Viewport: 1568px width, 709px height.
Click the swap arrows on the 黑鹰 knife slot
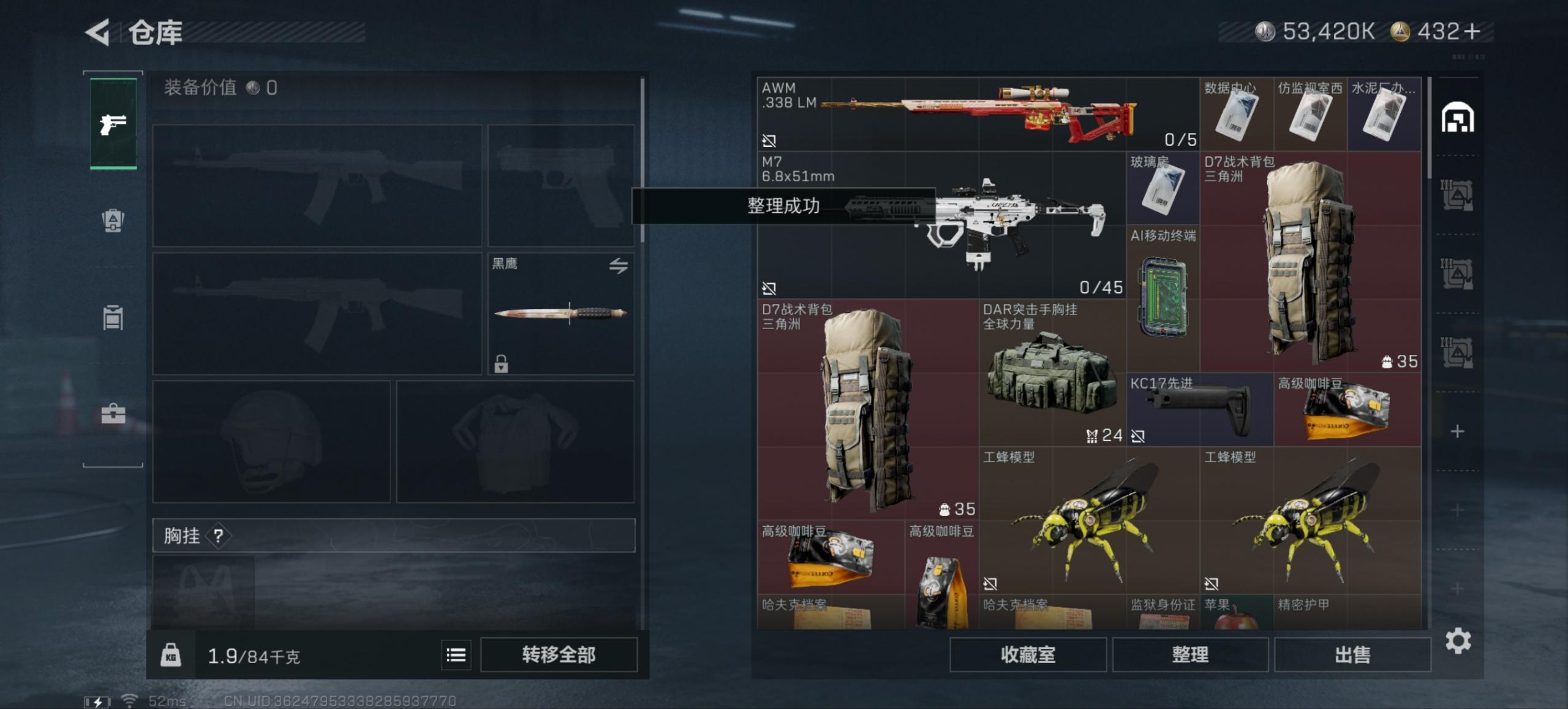pos(618,264)
